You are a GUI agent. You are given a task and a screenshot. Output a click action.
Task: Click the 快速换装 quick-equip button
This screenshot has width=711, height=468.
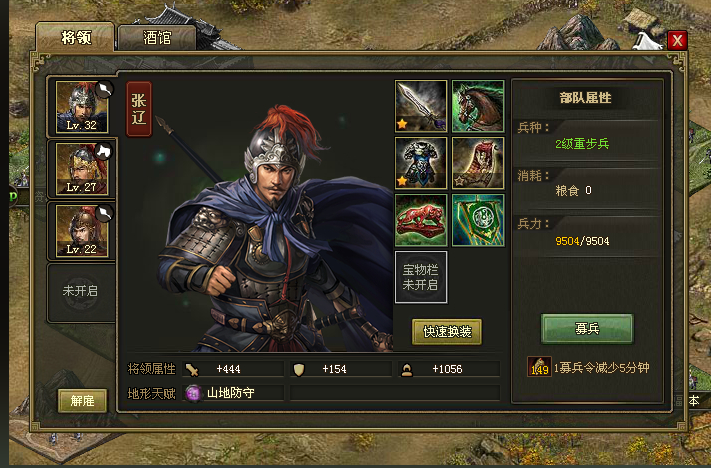447,331
